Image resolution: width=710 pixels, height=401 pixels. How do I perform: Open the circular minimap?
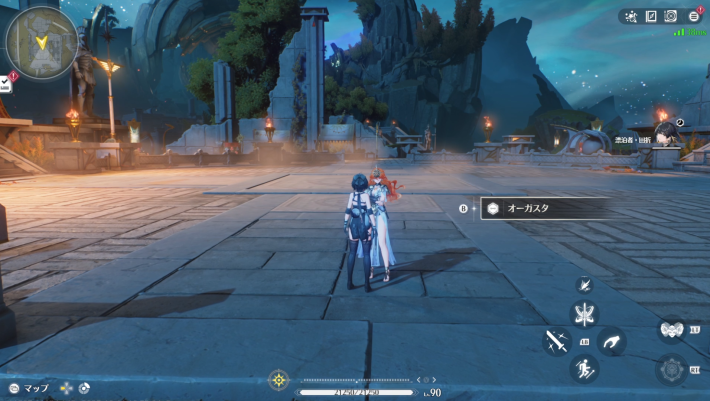[41, 42]
